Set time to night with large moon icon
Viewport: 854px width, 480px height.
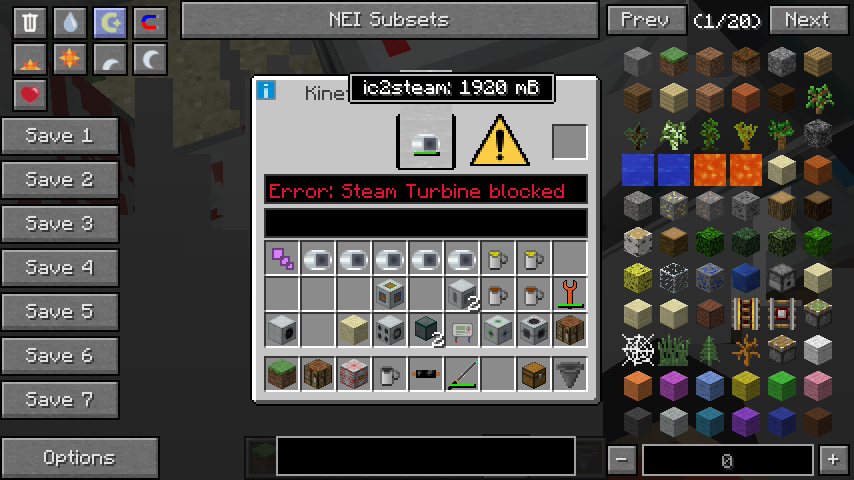150,59
